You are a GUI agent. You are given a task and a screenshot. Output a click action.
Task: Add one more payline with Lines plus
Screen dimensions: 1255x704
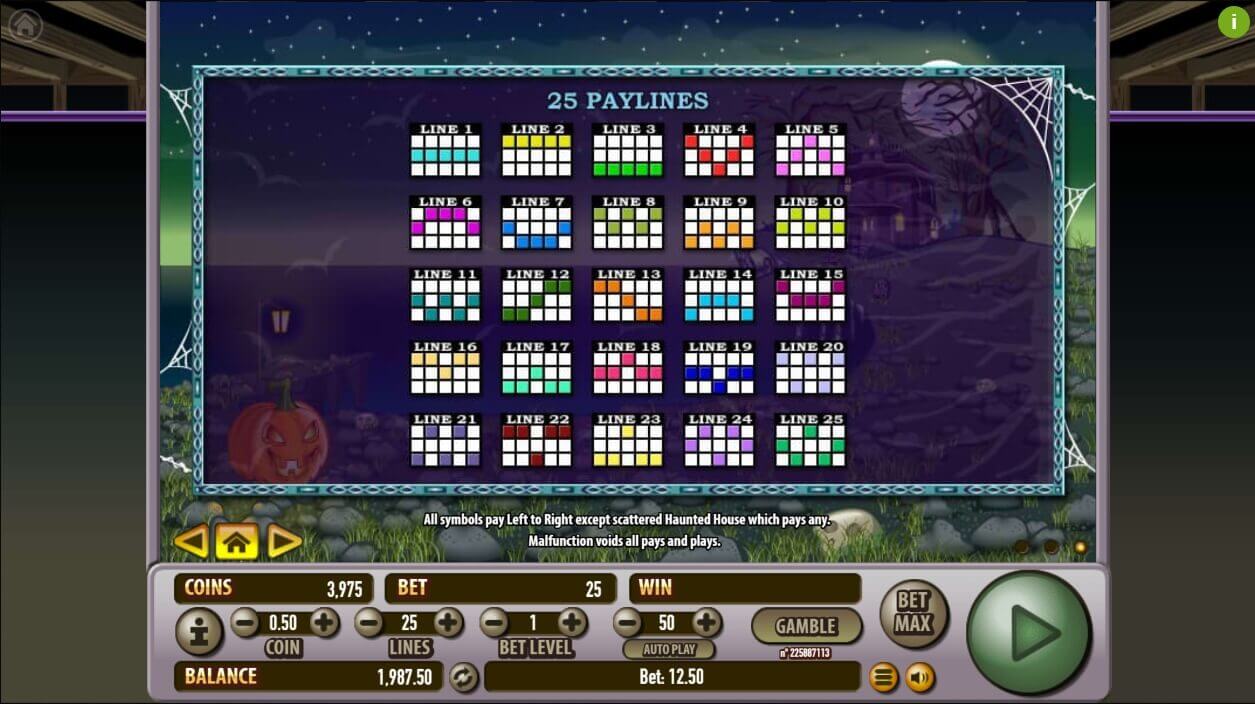click(x=448, y=623)
